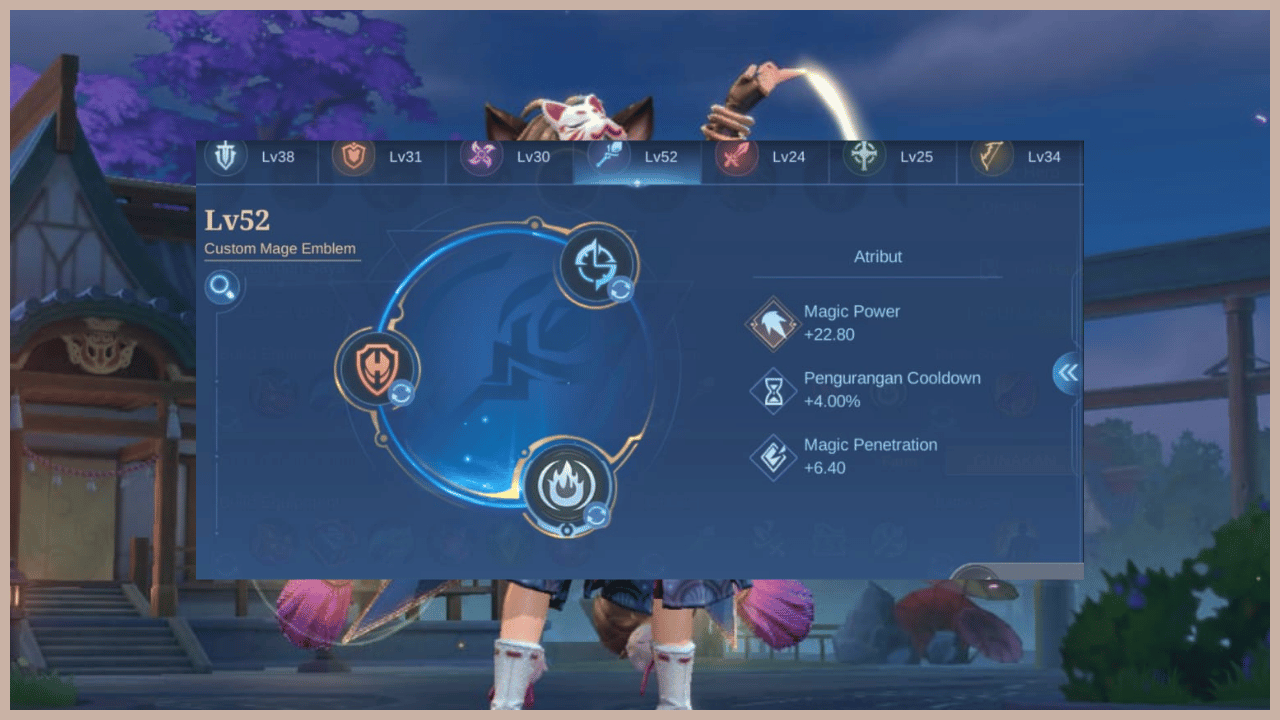The image size is (1280, 720).
Task: Click the Tank shield emblem icon
Action: pyautogui.click(x=225, y=157)
